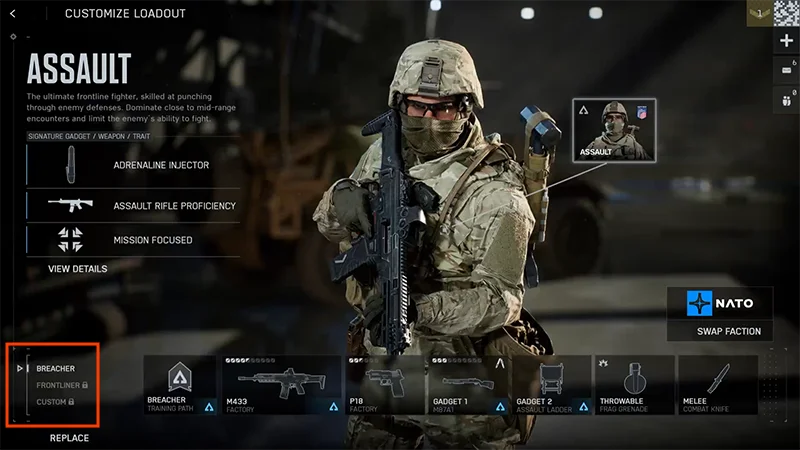This screenshot has width=800, height=450.
Task: Select the Gadget 2 Assault Ladder slot
Action: [551, 385]
